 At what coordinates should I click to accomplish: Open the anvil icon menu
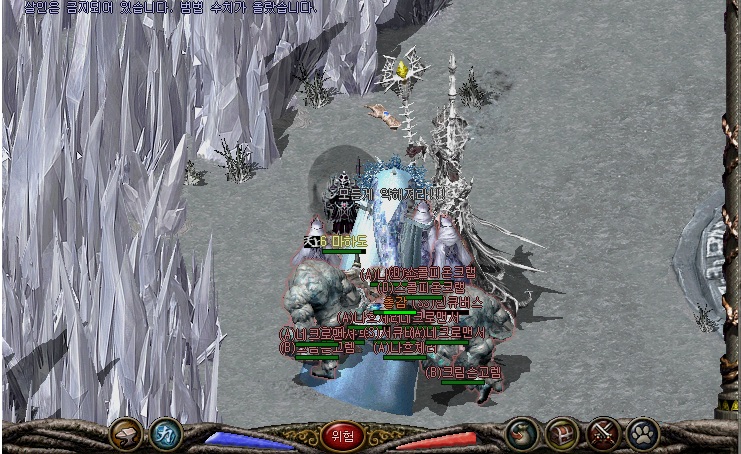tap(126, 434)
